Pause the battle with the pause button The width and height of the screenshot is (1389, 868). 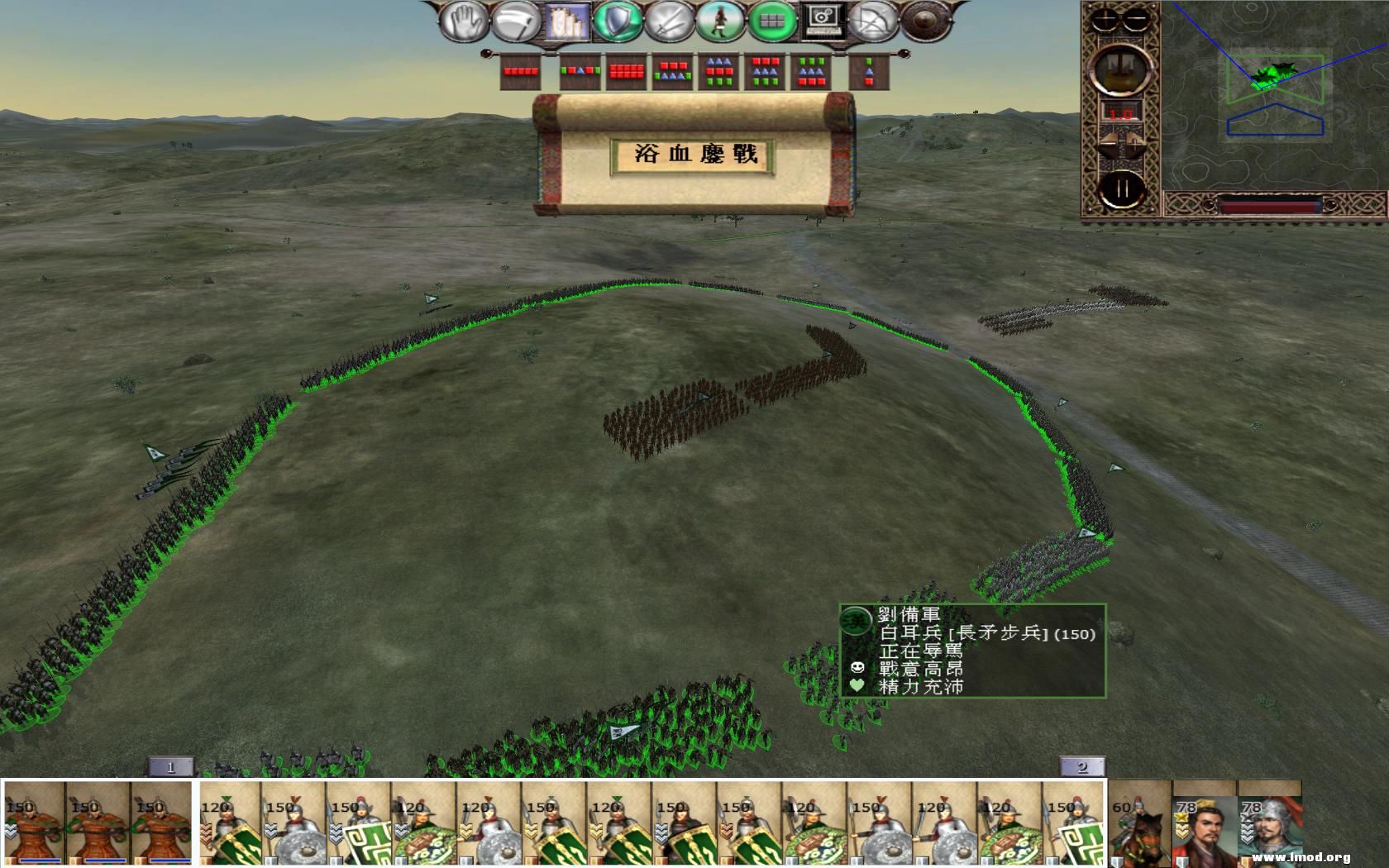pos(1123,190)
